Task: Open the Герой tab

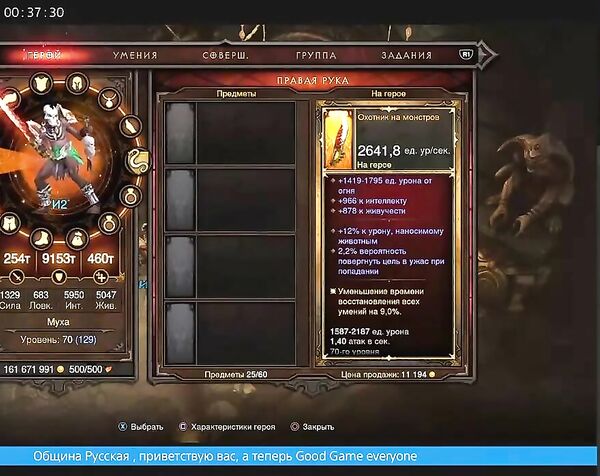Action: click(41, 55)
